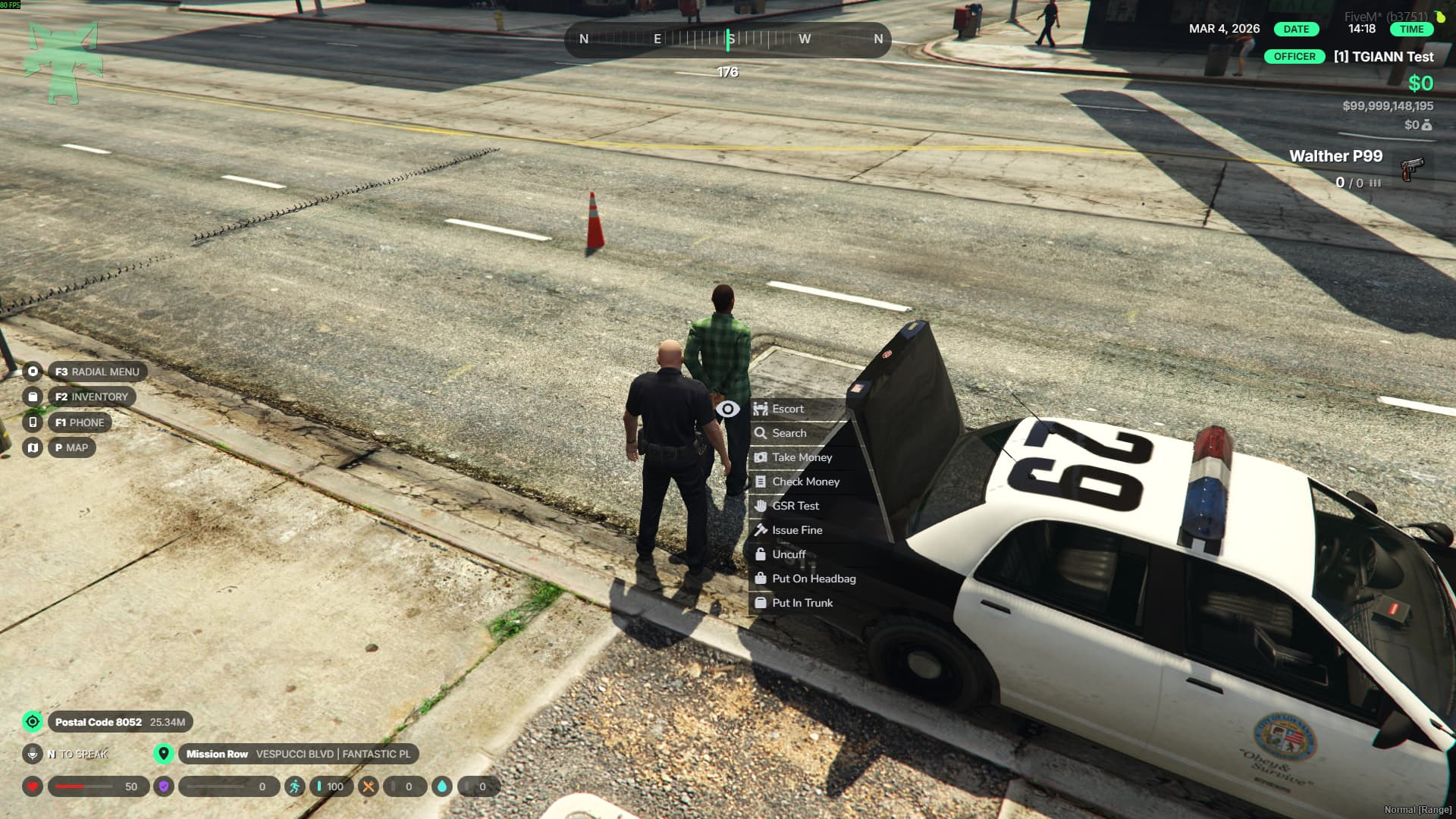Open the Map shortcut
1456x819 pixels.
click(71, 447)
